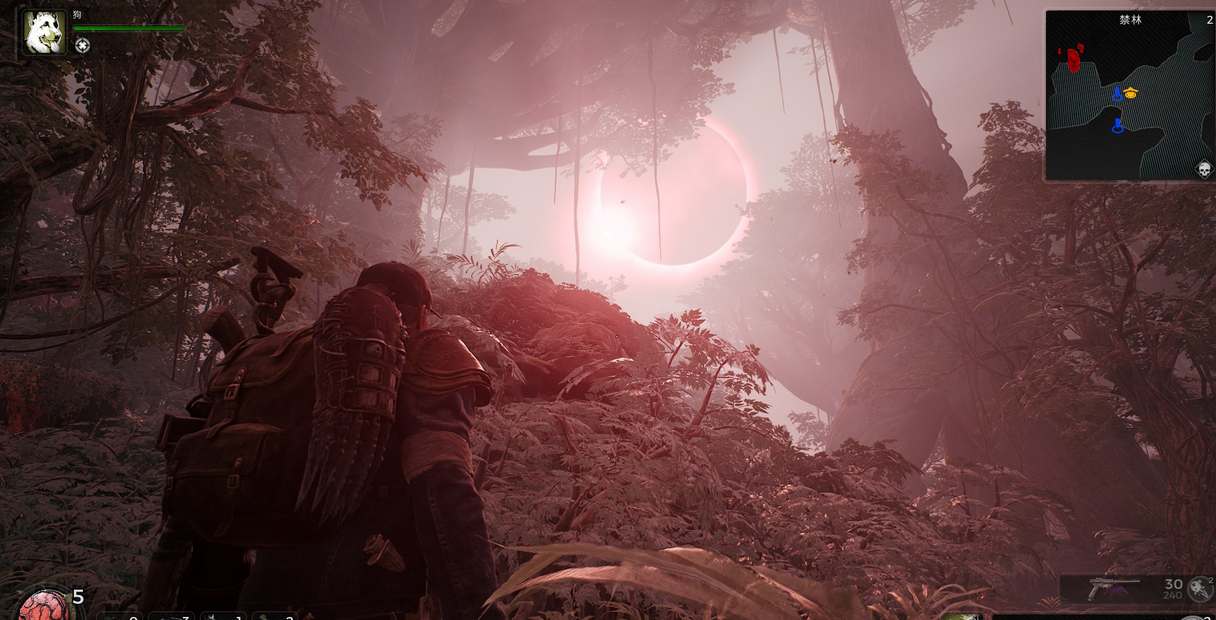The image size is (1216, 620).
Task: Click the skull icon on the minimap
Action: pyautogui.click(x=1203, y=168)
